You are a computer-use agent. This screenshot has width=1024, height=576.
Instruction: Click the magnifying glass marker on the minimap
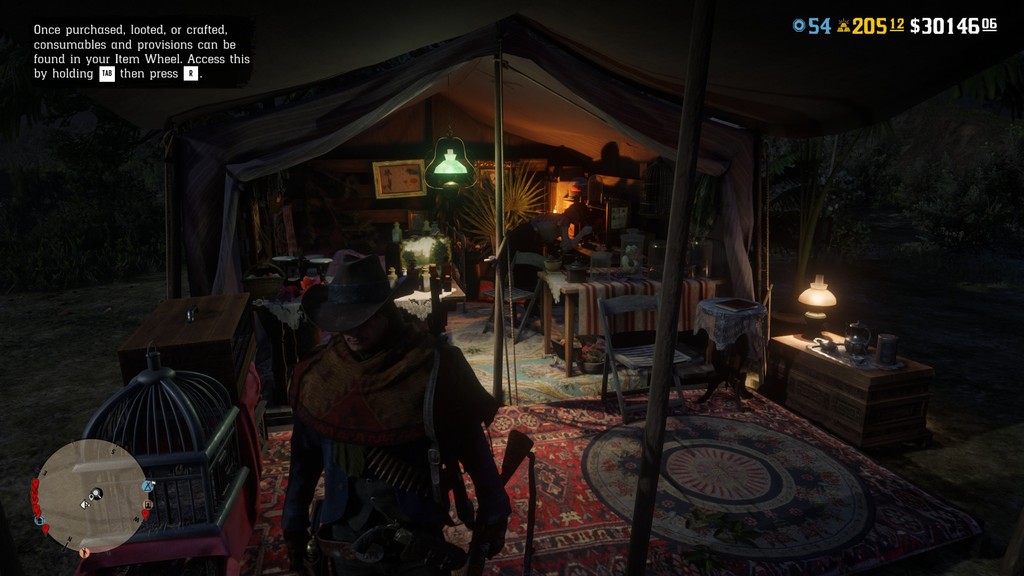point(97,493)
